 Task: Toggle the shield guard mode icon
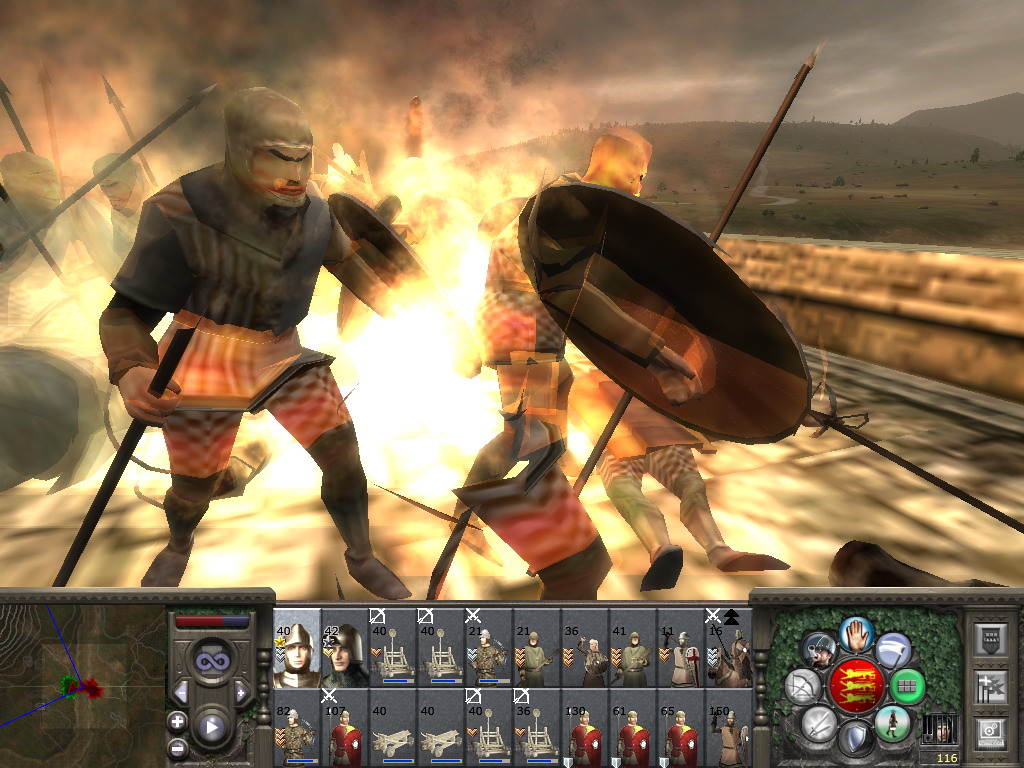click(x=857, y=740)
